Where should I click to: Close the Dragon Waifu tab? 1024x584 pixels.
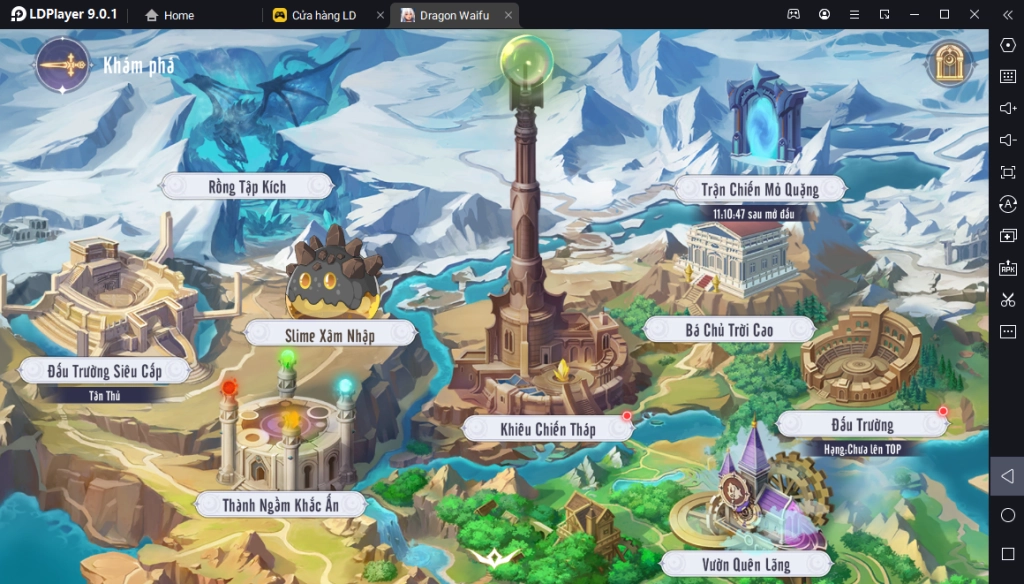(x=509, y=15)
